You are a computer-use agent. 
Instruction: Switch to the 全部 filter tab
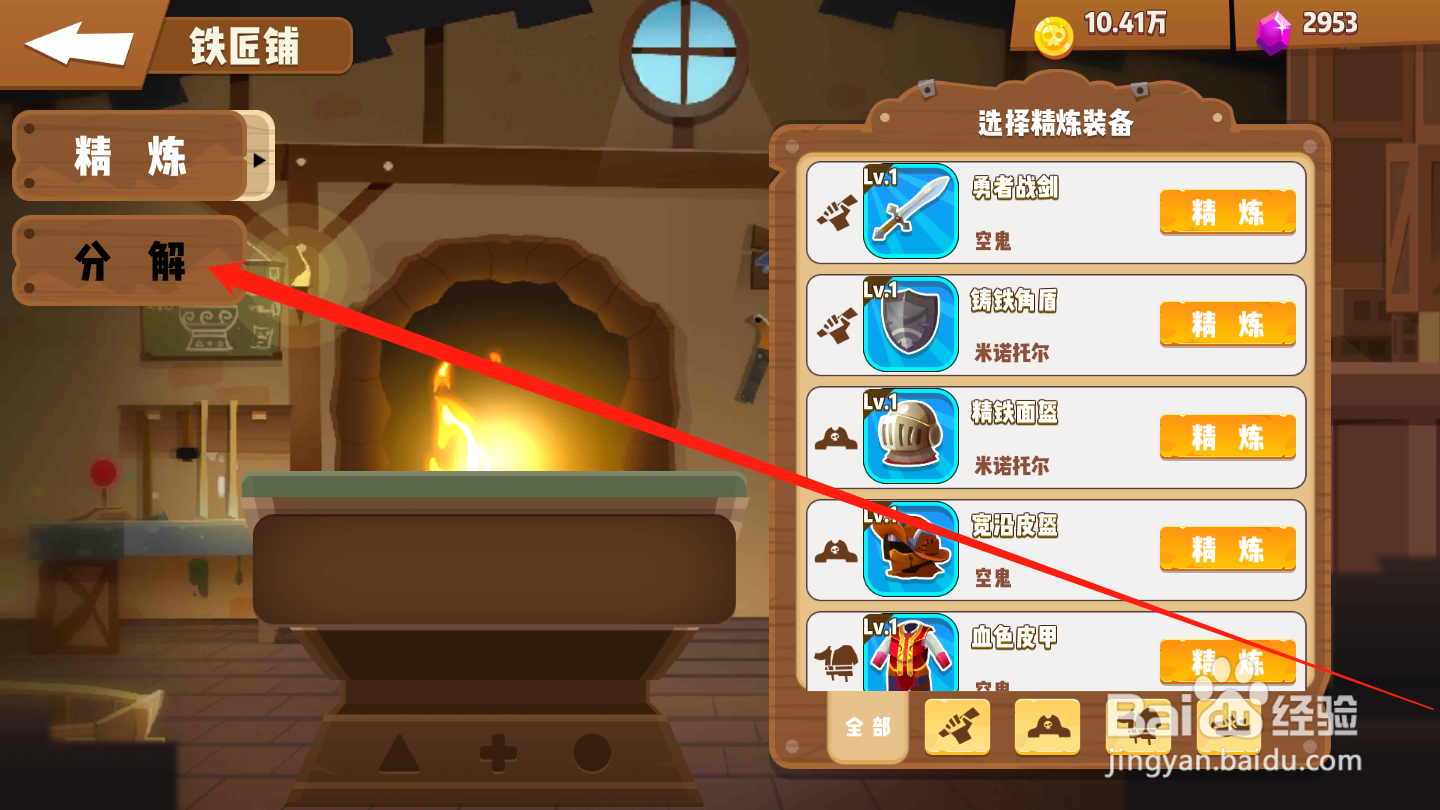pos(867,727)
